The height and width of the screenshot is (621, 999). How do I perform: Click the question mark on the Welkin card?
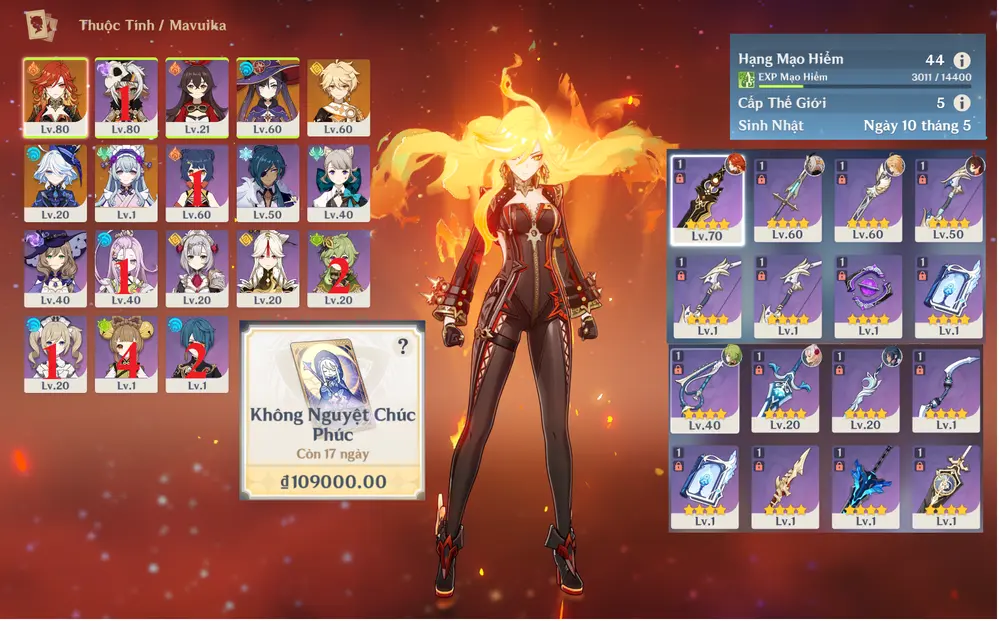[403, 347]
